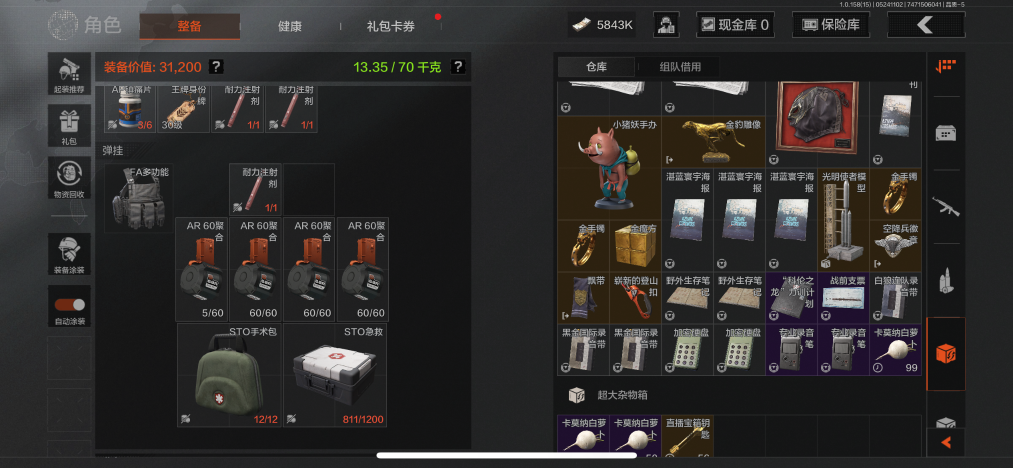Select the 直播宝箱钥匙 golden key item

[x=687, y=441]
